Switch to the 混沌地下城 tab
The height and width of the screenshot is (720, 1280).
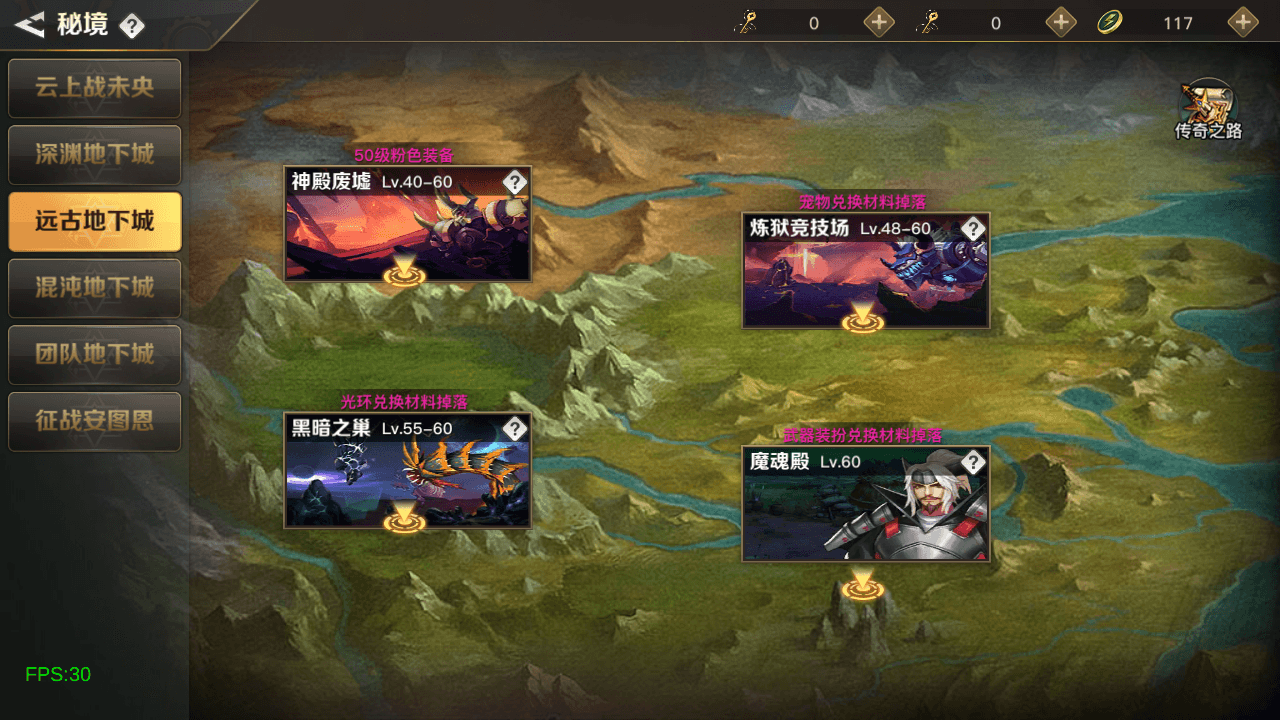tap(94, 288)
